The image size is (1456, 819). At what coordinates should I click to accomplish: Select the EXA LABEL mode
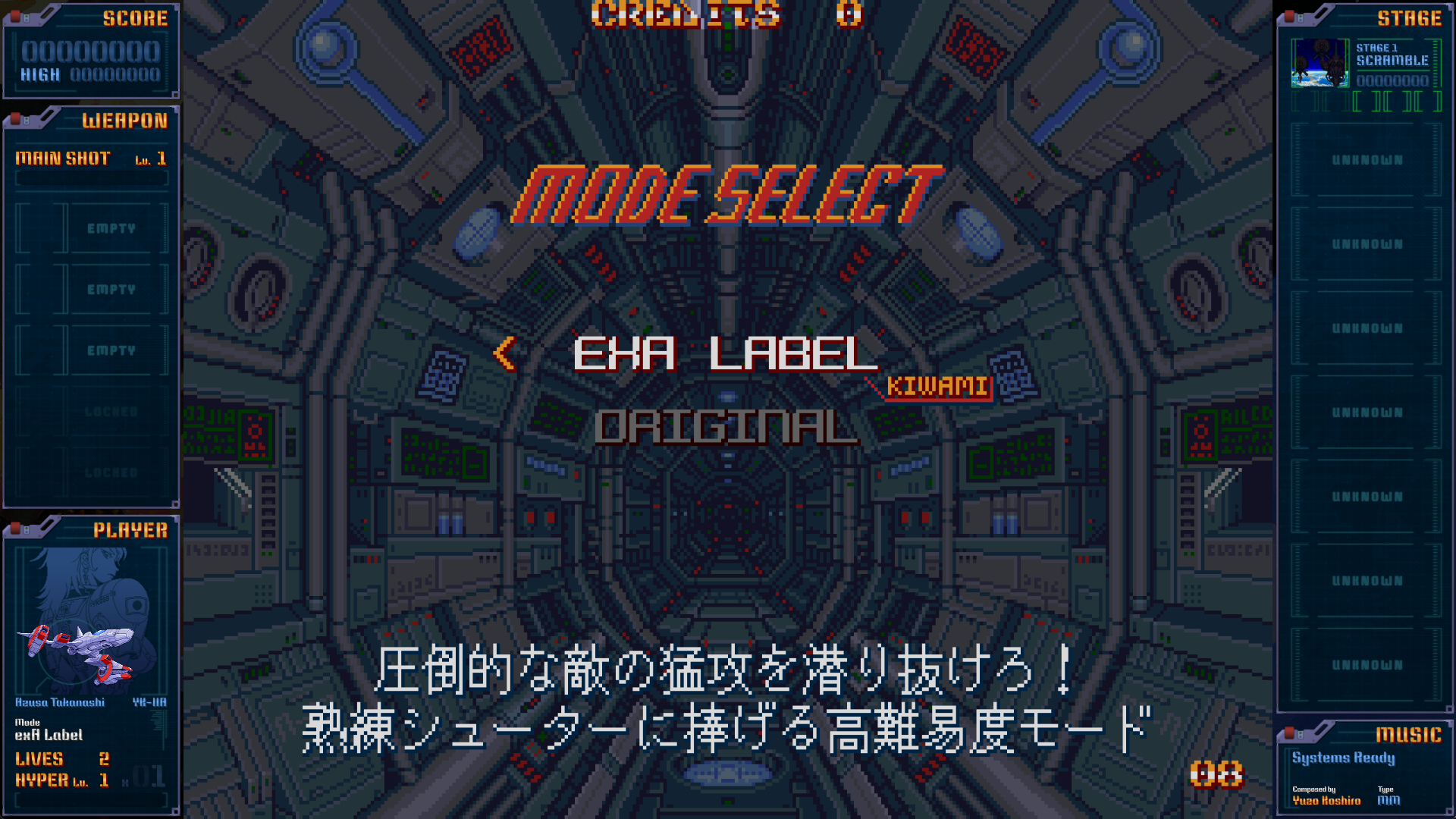[725, 354]
